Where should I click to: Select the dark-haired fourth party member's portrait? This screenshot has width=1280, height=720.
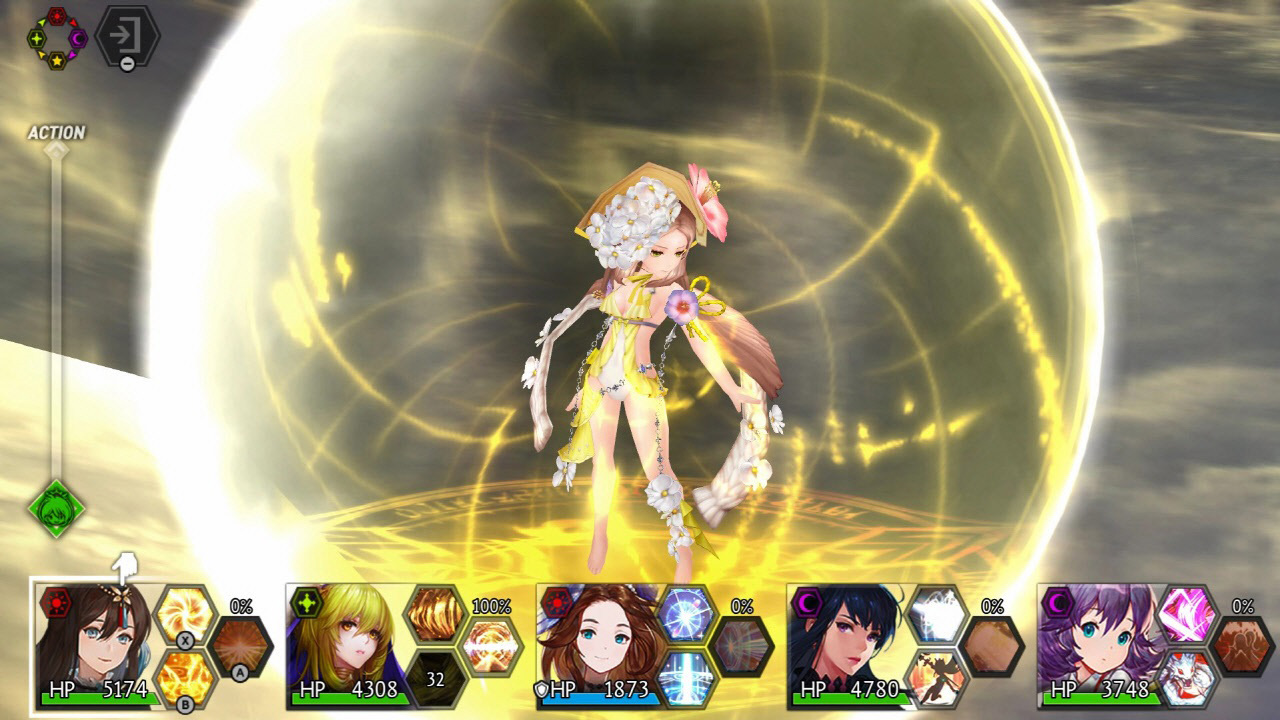853,642
